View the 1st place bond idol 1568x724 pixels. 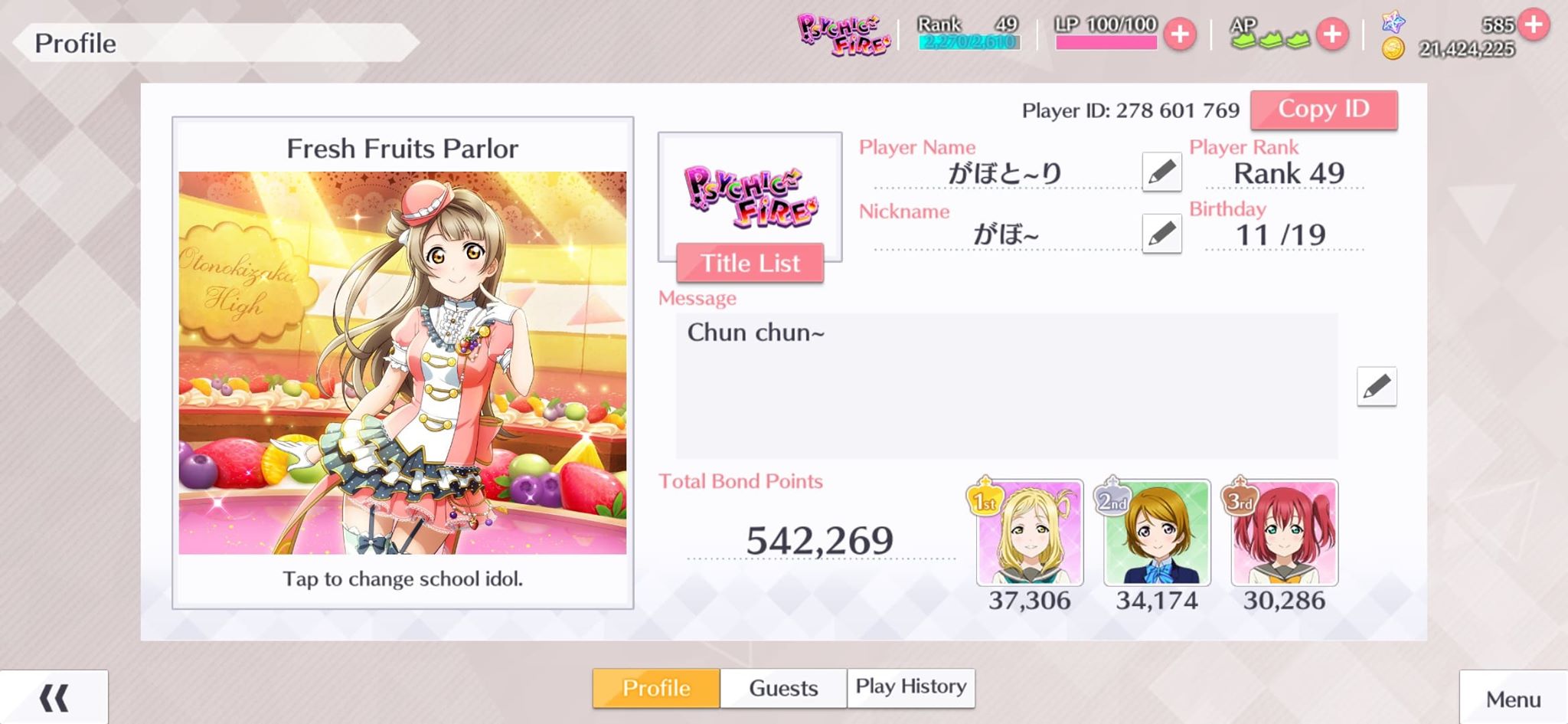pyautogui.click(x=1029, y=533)
